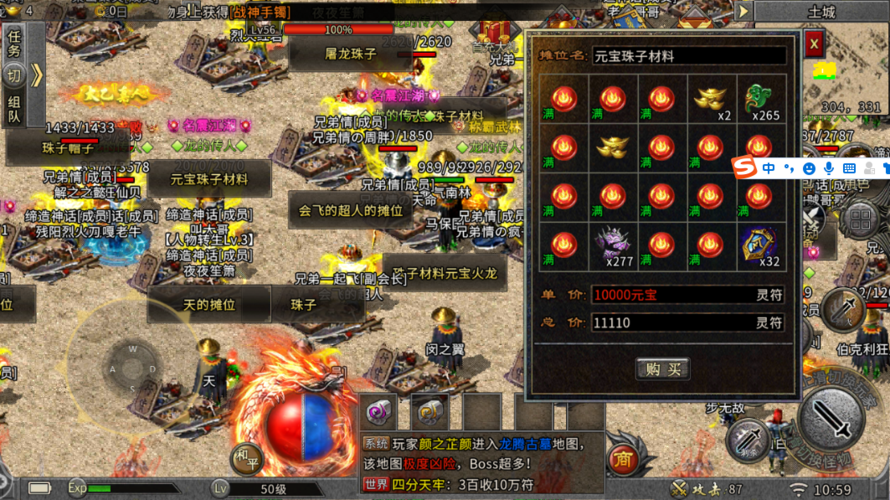Image resolution: width=890 pixels, height=500 pixels.
Task: Expand the side panel arrow
Action: [36, 76]
